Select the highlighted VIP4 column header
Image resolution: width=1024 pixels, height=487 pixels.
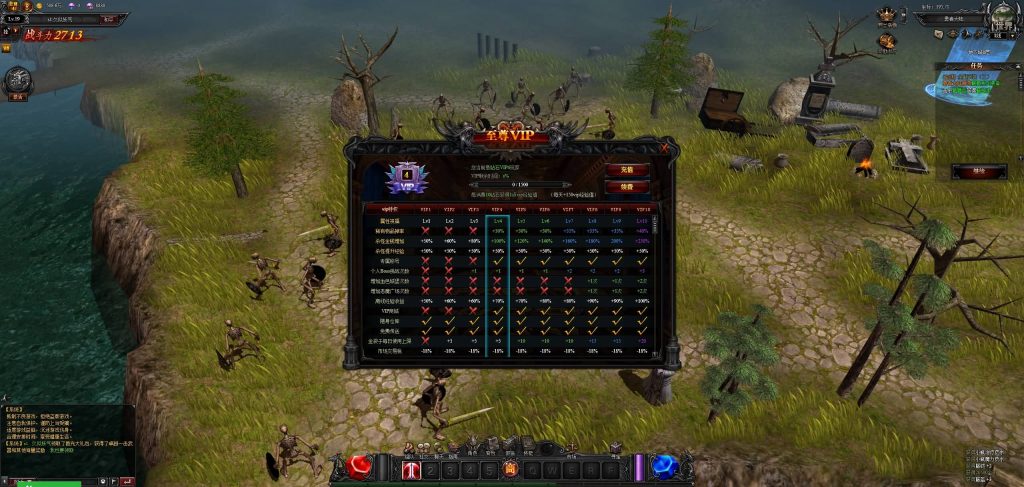tap(497, 208)
